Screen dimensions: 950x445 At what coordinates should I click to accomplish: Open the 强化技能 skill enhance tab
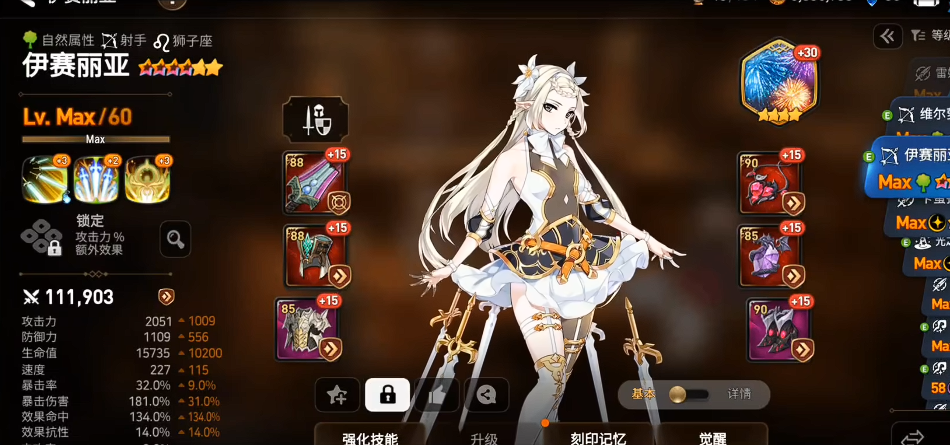[x=370, y=437]
